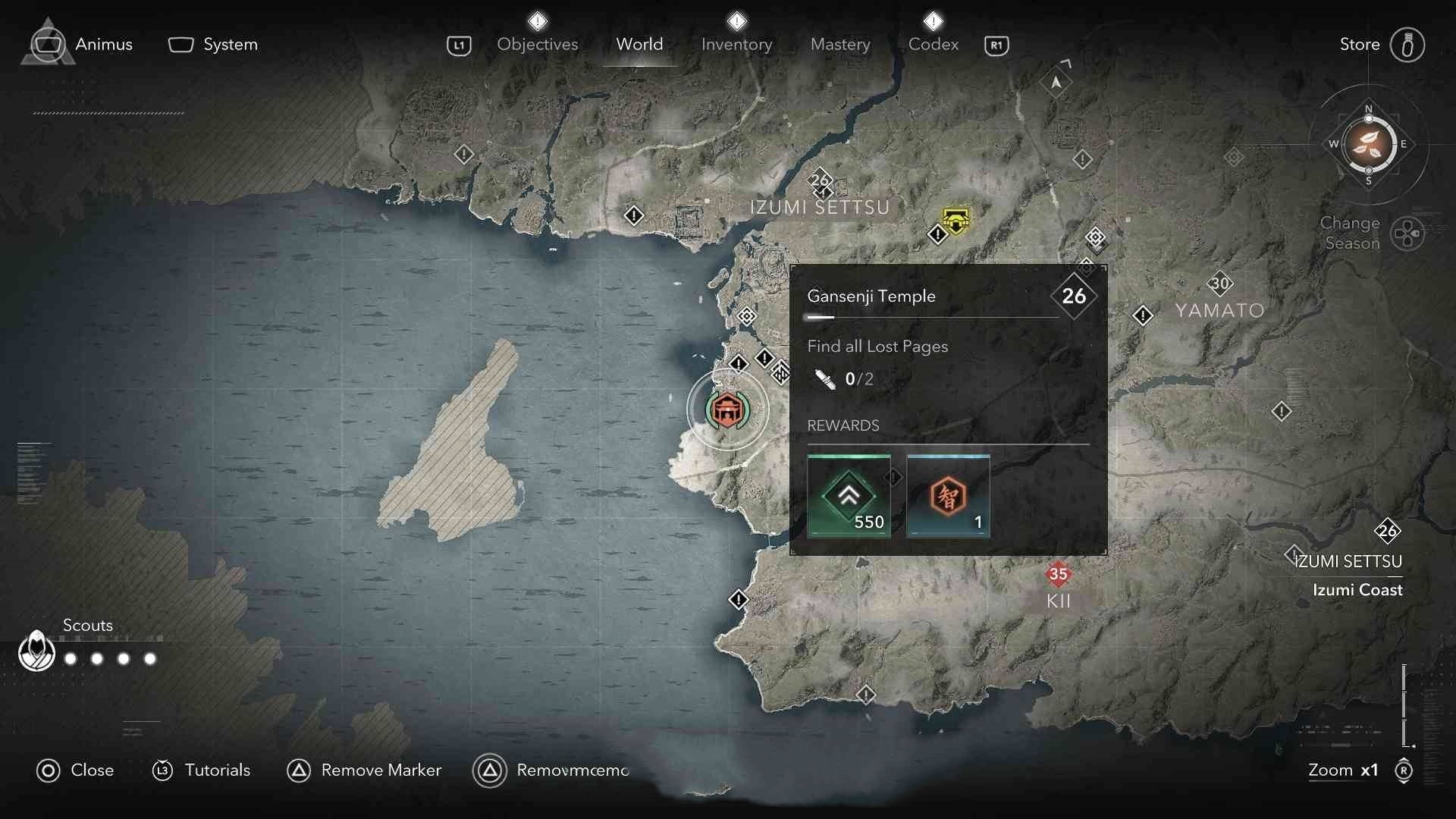This screenshot has width=1456, height=819.
Task: Select the Gansenji Temple map marker
Action: (727, 410)
